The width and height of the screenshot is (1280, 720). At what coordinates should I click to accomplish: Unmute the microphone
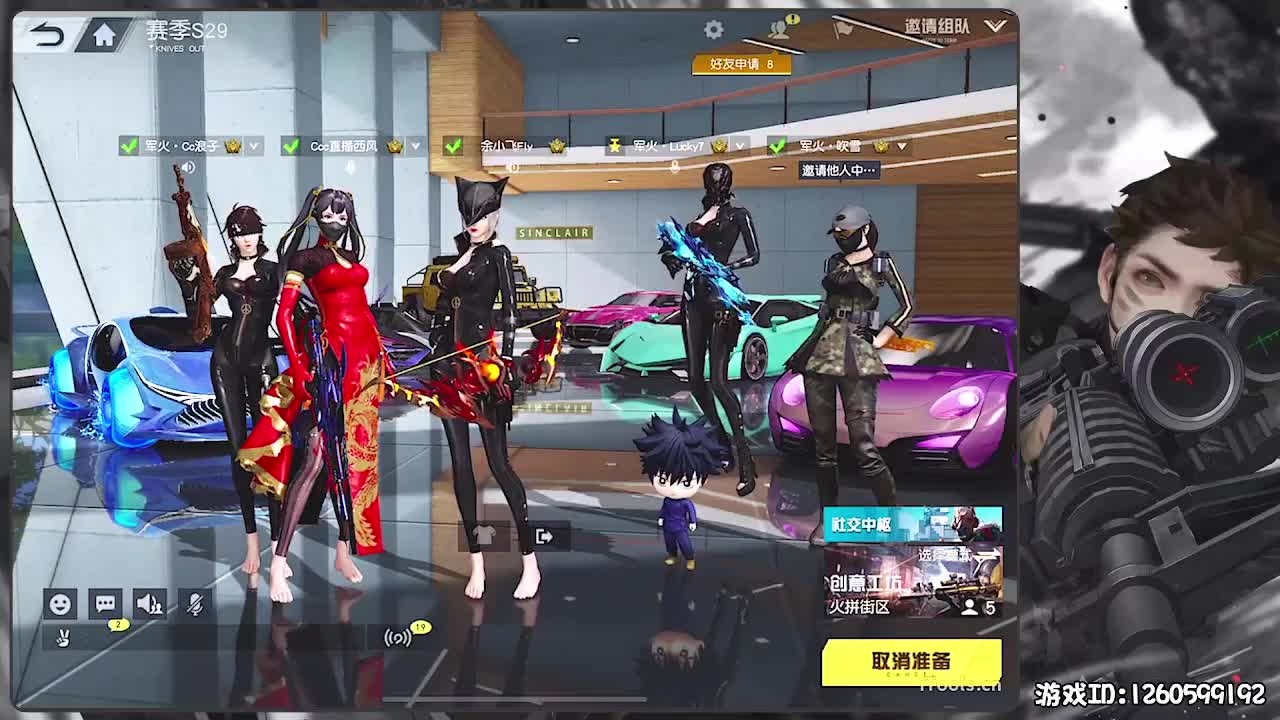point(195,605)
